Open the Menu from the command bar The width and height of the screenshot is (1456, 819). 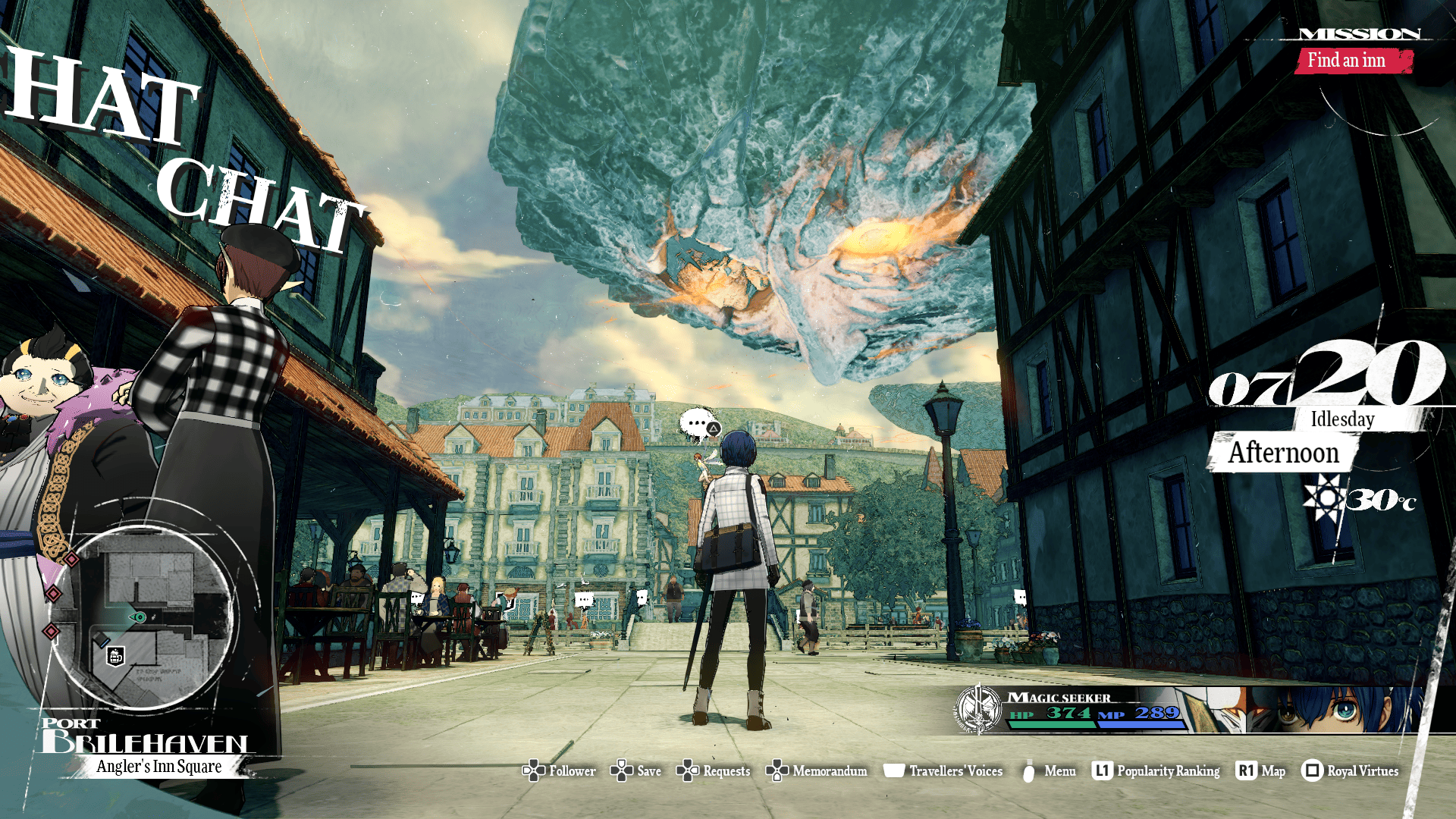pos(1049,771)
